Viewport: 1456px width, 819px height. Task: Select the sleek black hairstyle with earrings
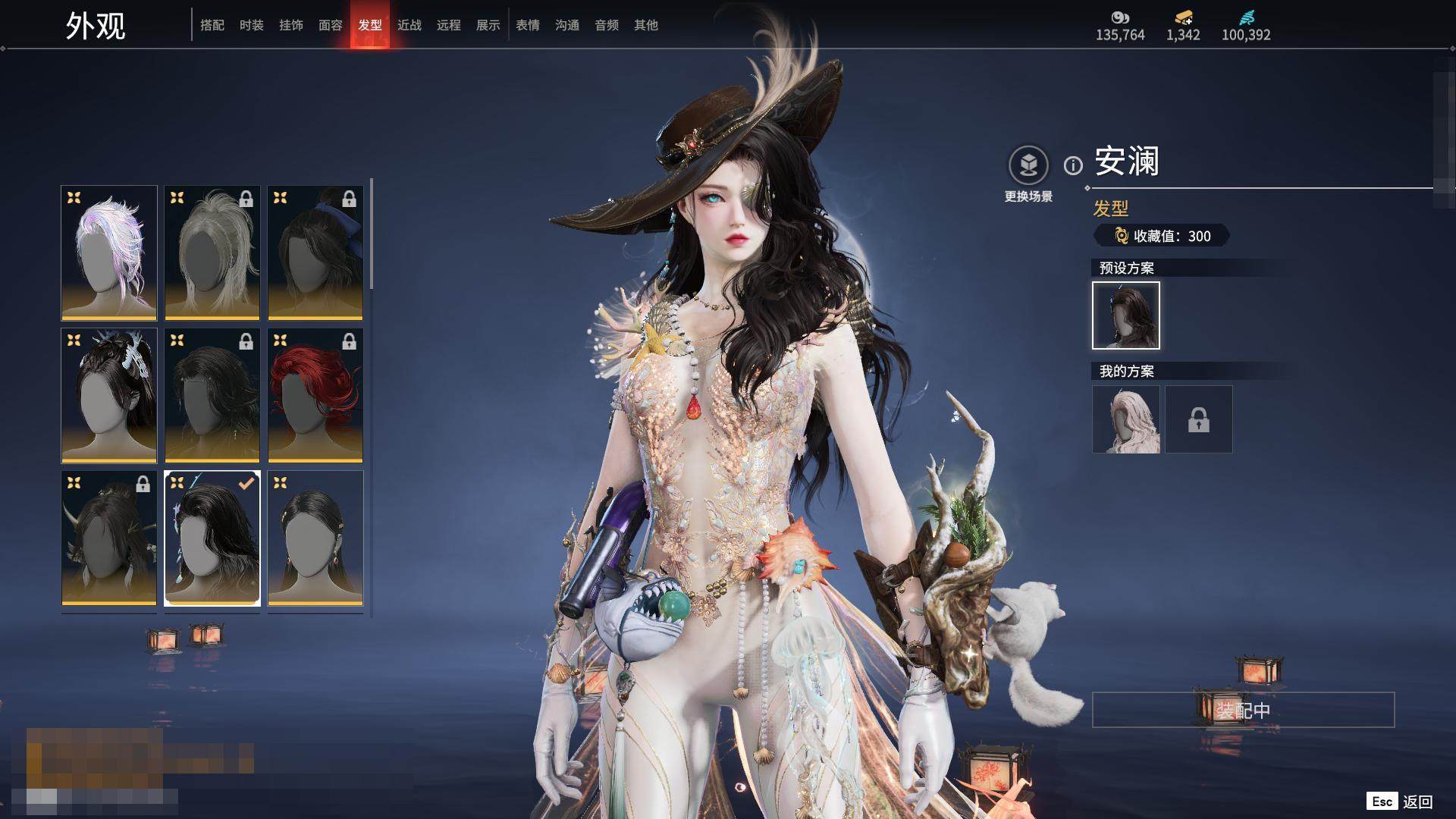tap(315, 538)
